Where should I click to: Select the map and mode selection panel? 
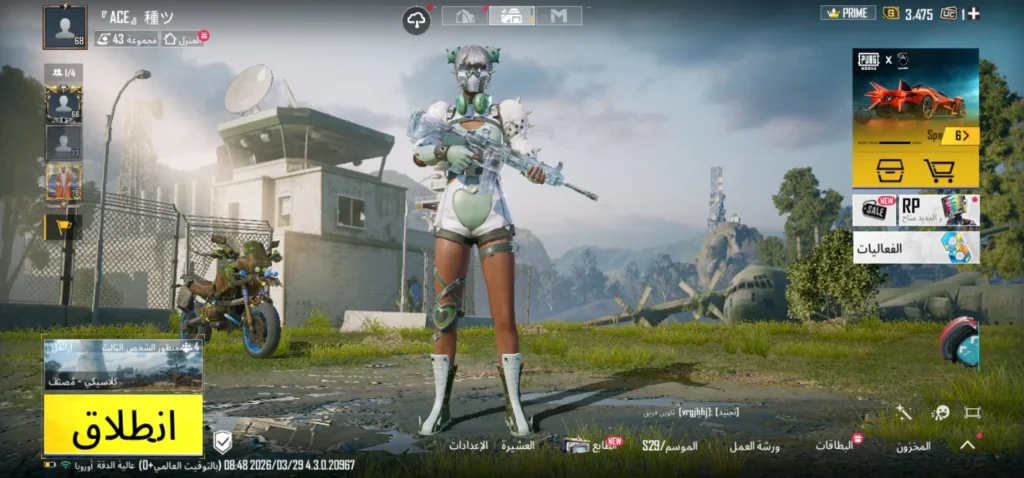tap(123, 365)
